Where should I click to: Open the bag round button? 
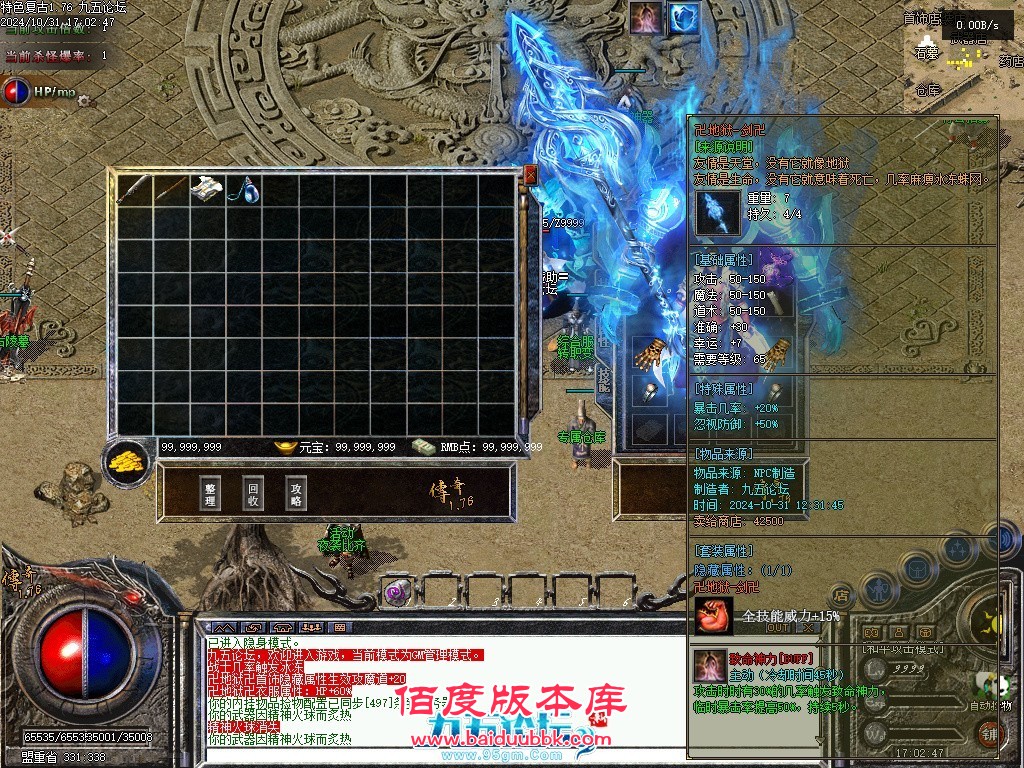coord(917,570)
